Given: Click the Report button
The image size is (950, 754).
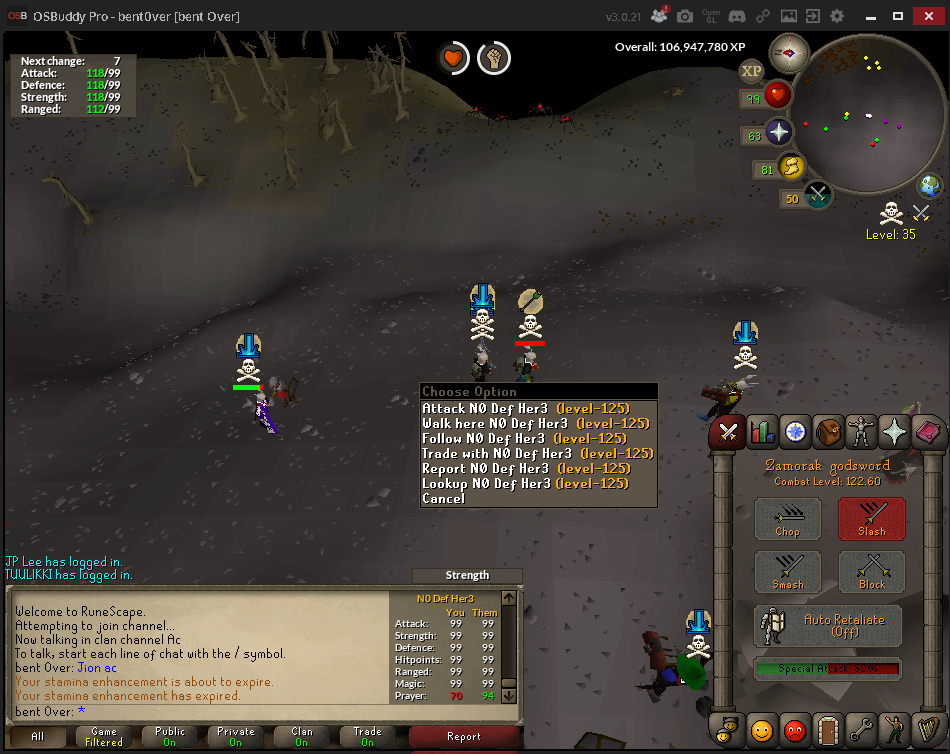Looking at the screenshot, I should tap(463, 736).
